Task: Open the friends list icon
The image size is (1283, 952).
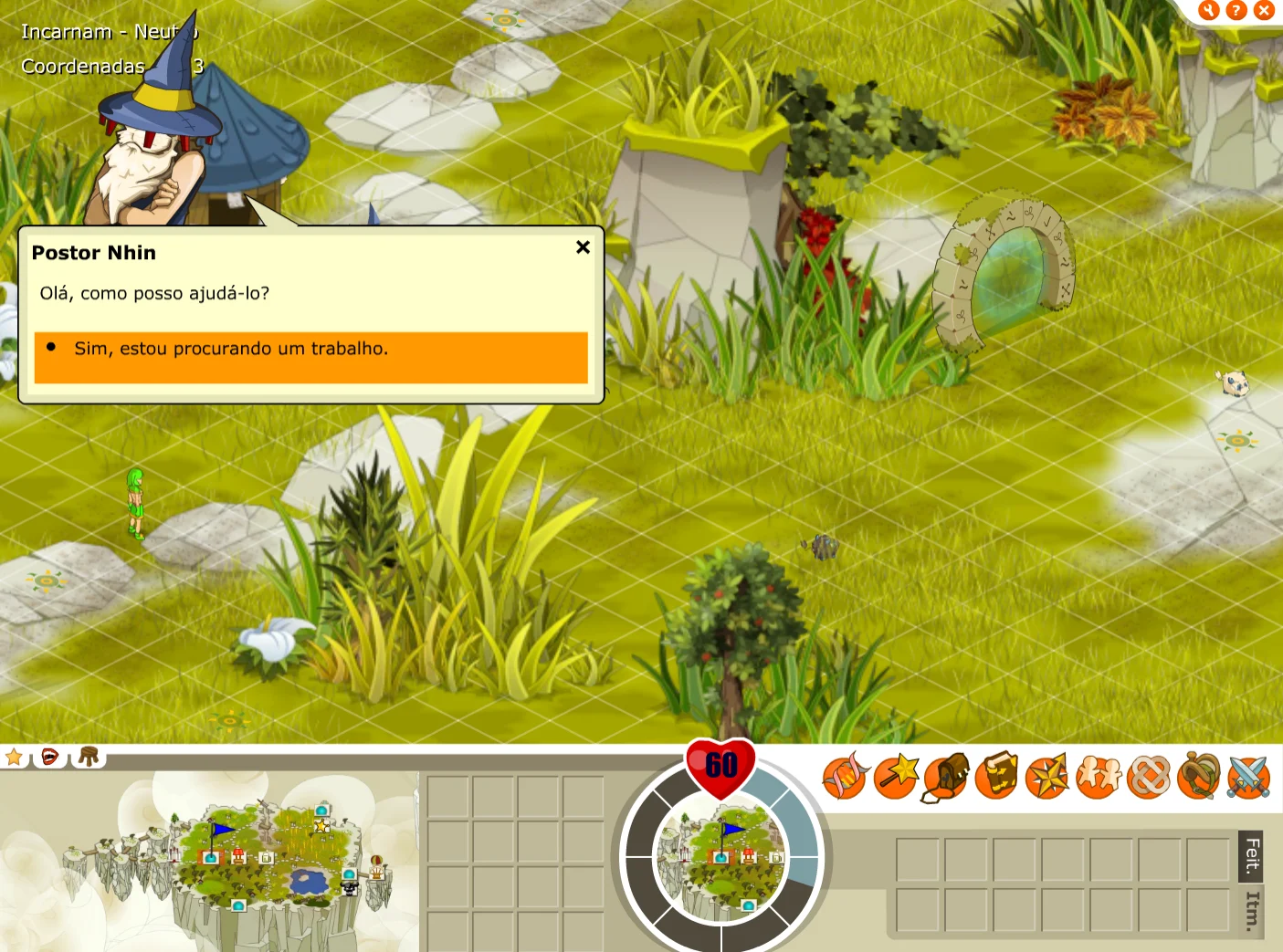Action: point(1098,777)
